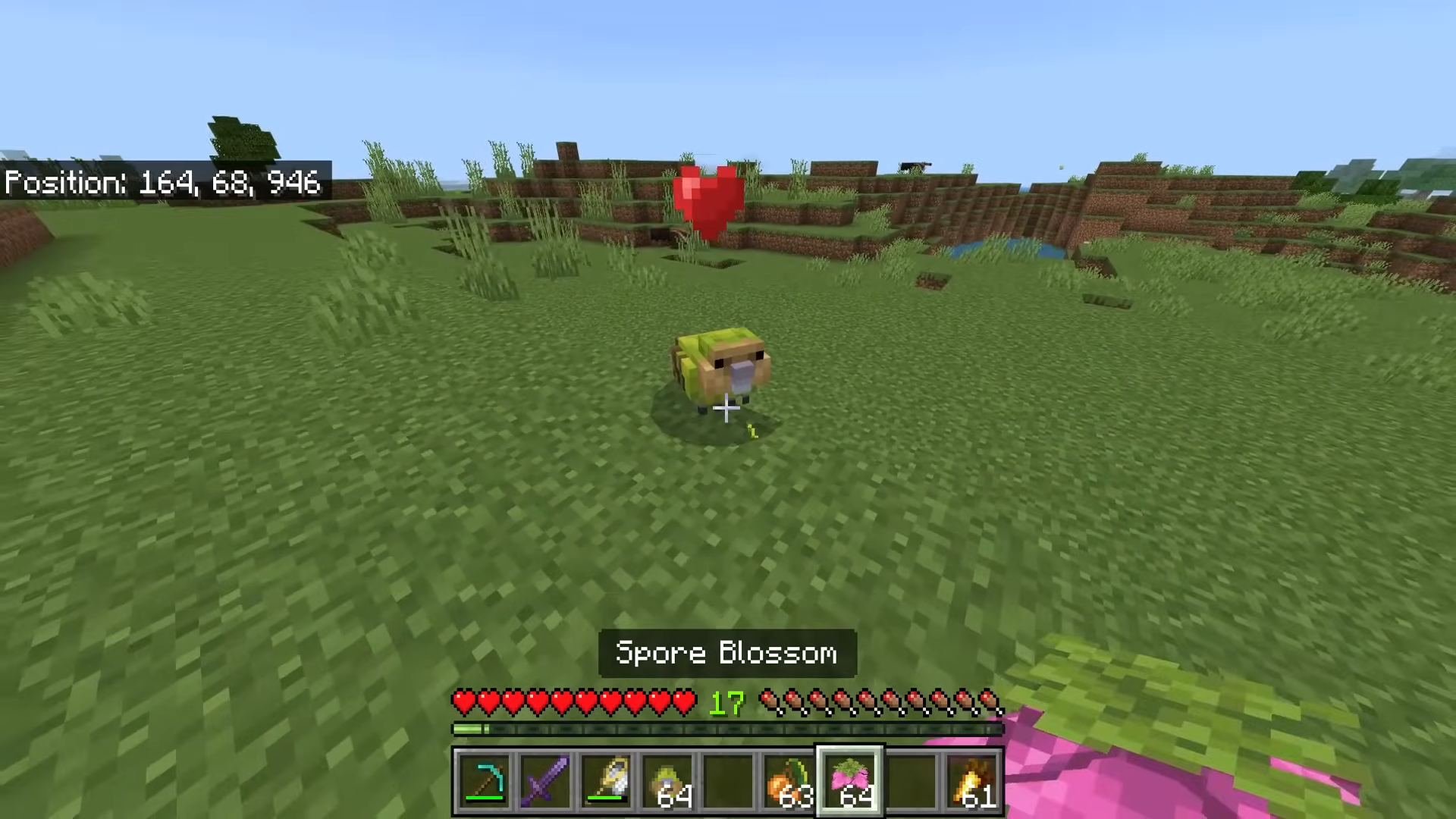Select the enchanted netherite sword slot
Image resolution: width=1456 pixels, height=819 pixels.
pos(546,780)
